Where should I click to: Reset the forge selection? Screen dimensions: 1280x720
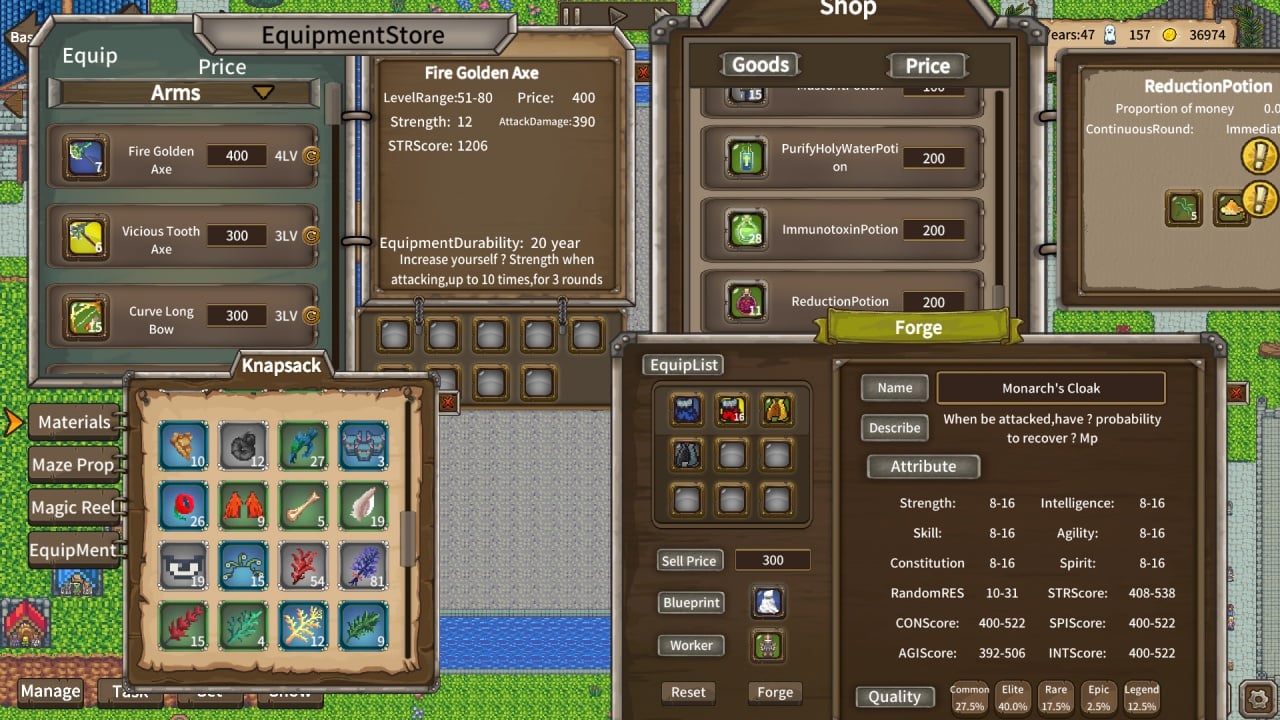688,692
